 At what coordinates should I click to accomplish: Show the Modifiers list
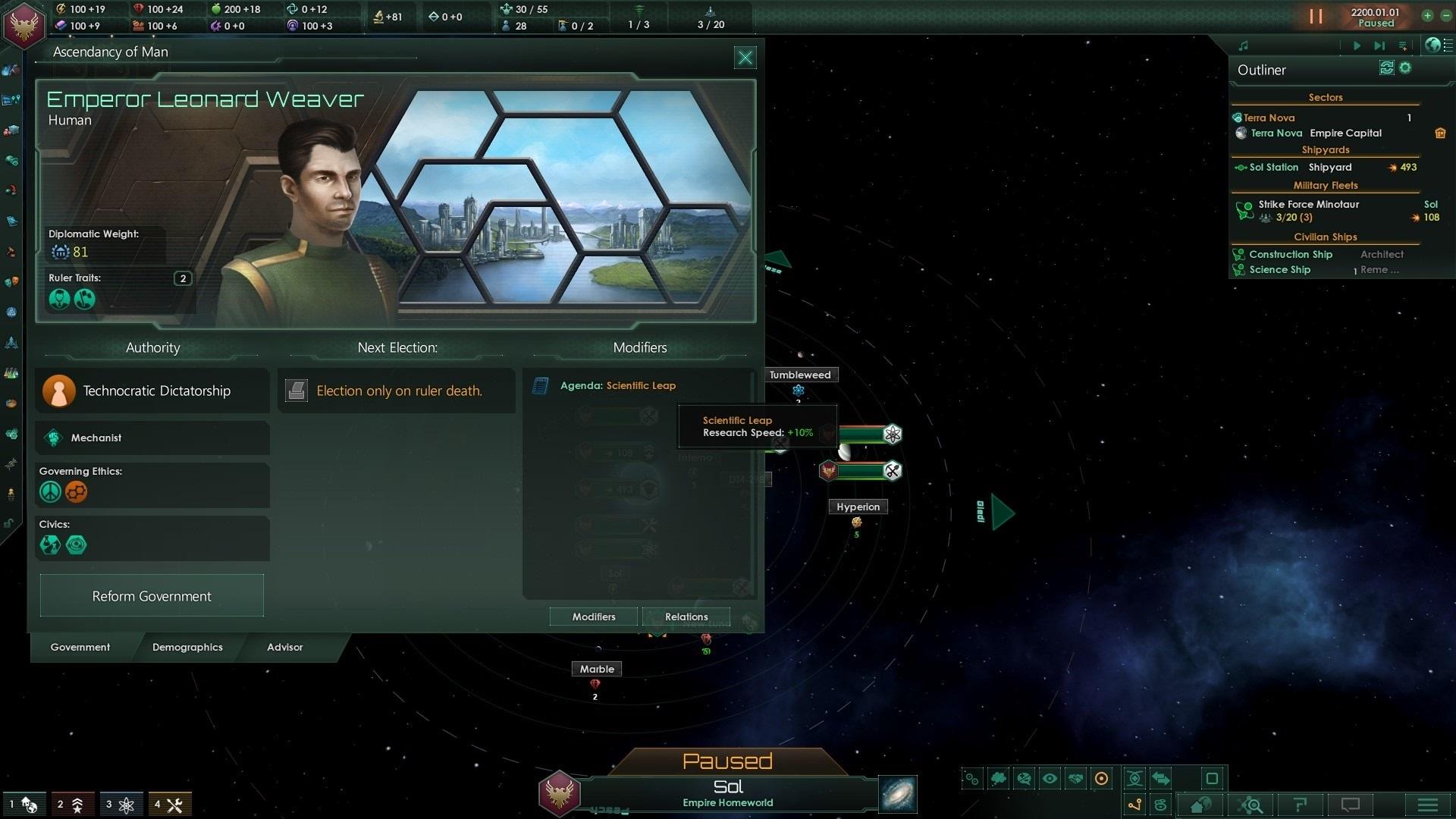(x=594, y=617)
